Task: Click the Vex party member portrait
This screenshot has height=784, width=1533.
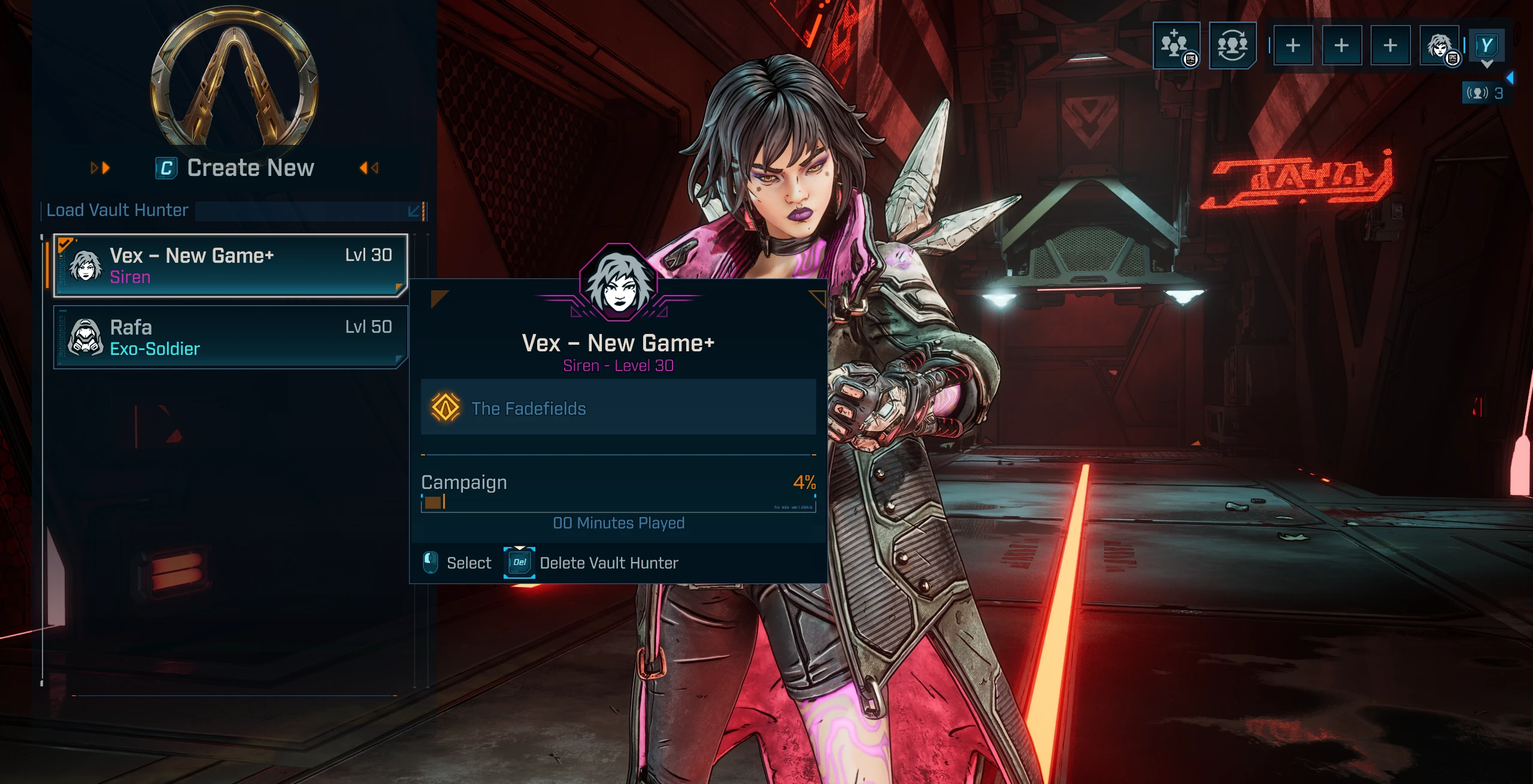Action: pyautogui.click(x=1440, y=45)
